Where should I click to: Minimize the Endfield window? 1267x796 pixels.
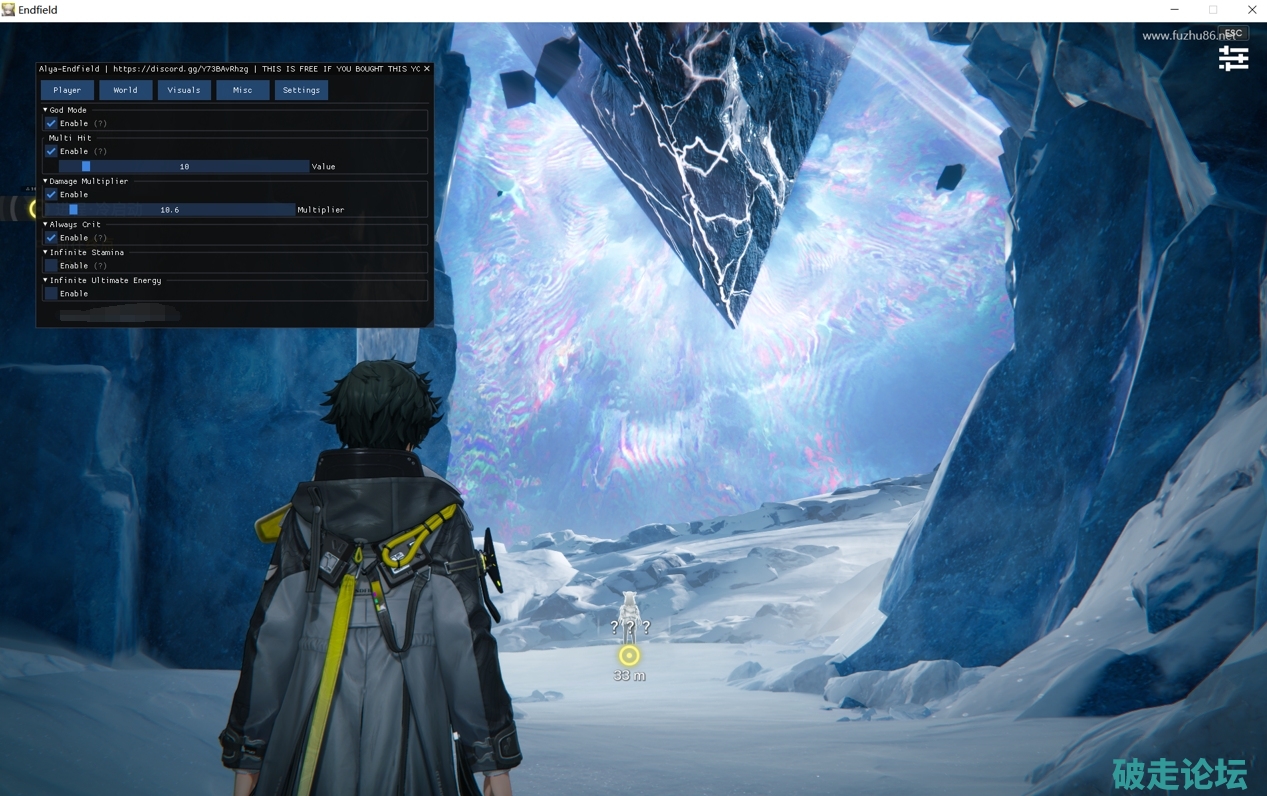[x=1174, y=10]
